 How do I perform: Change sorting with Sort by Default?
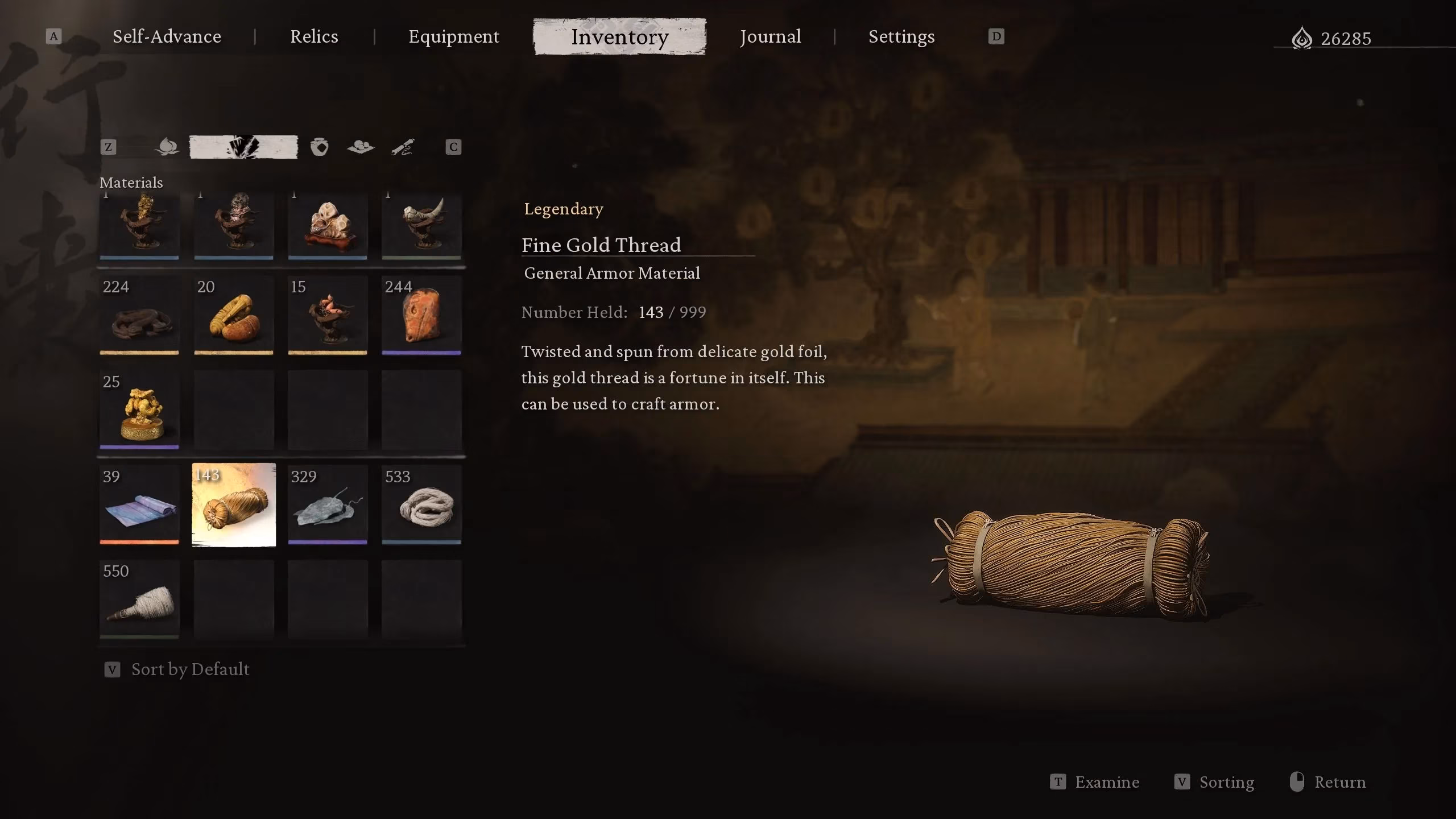(x=189, y=669)
